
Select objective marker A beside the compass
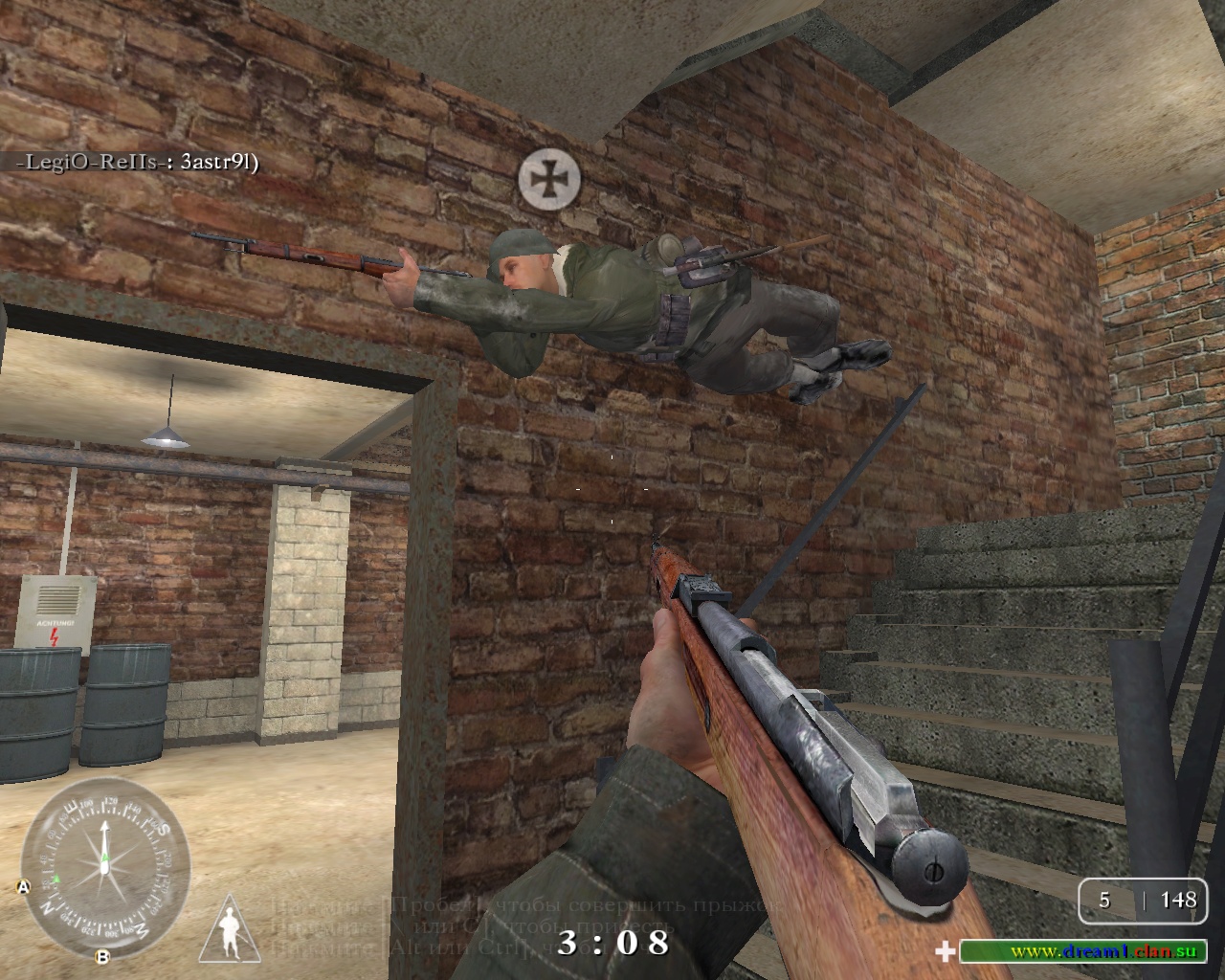[23, 887]
